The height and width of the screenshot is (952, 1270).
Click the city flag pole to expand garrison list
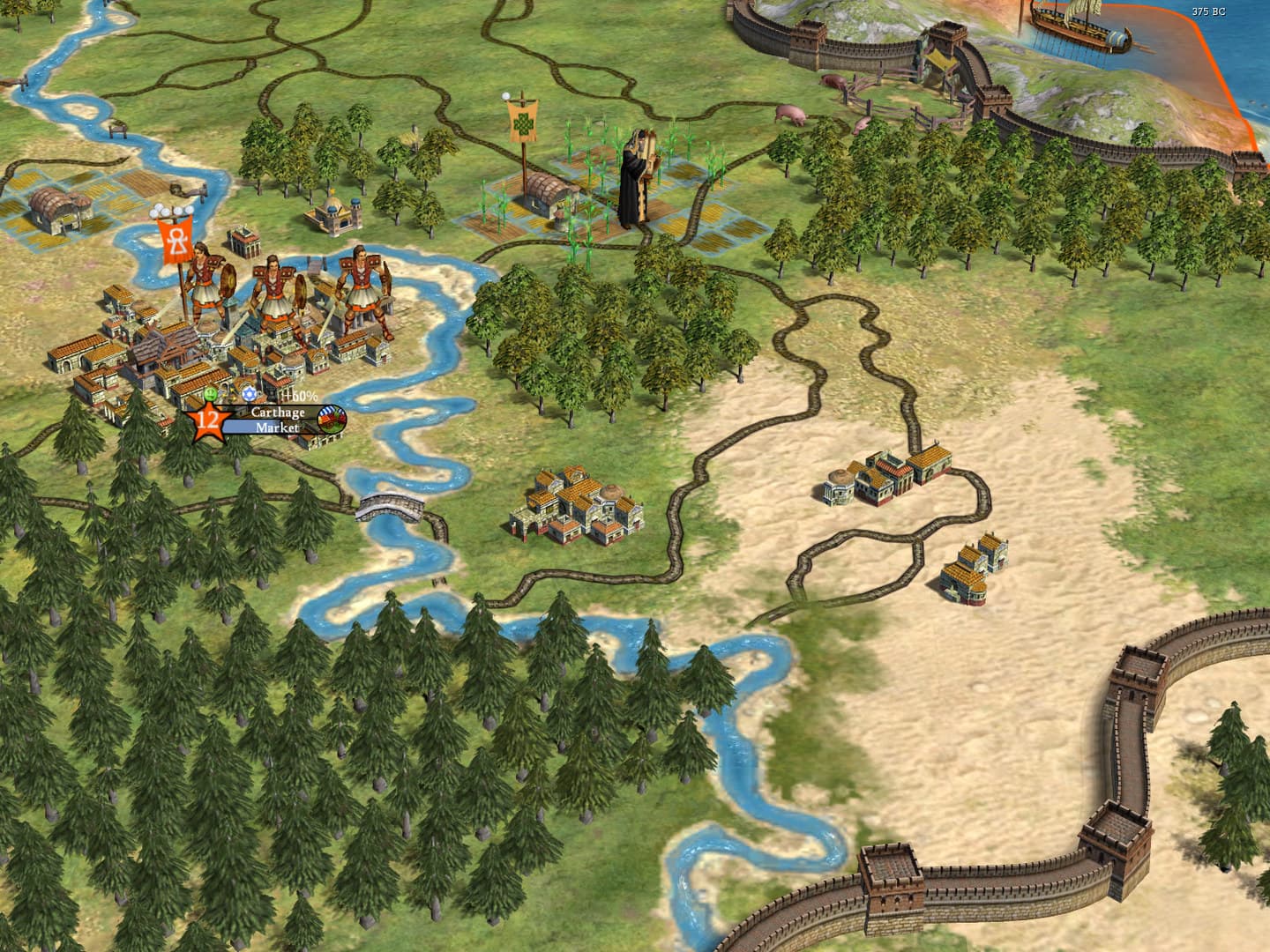[x=182, y=291]
